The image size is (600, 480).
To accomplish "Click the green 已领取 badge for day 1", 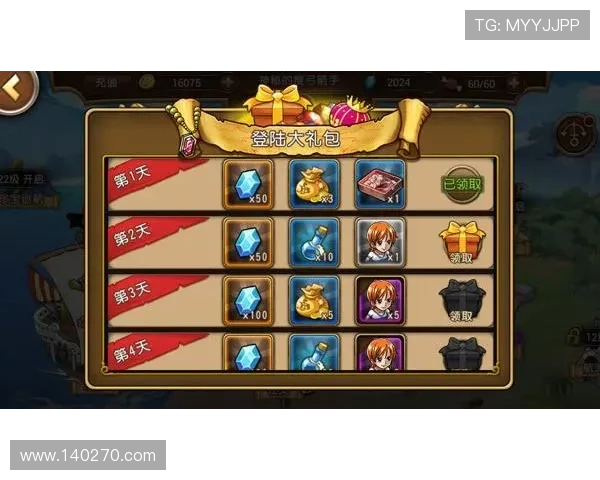I will click(x=461, y=184).
